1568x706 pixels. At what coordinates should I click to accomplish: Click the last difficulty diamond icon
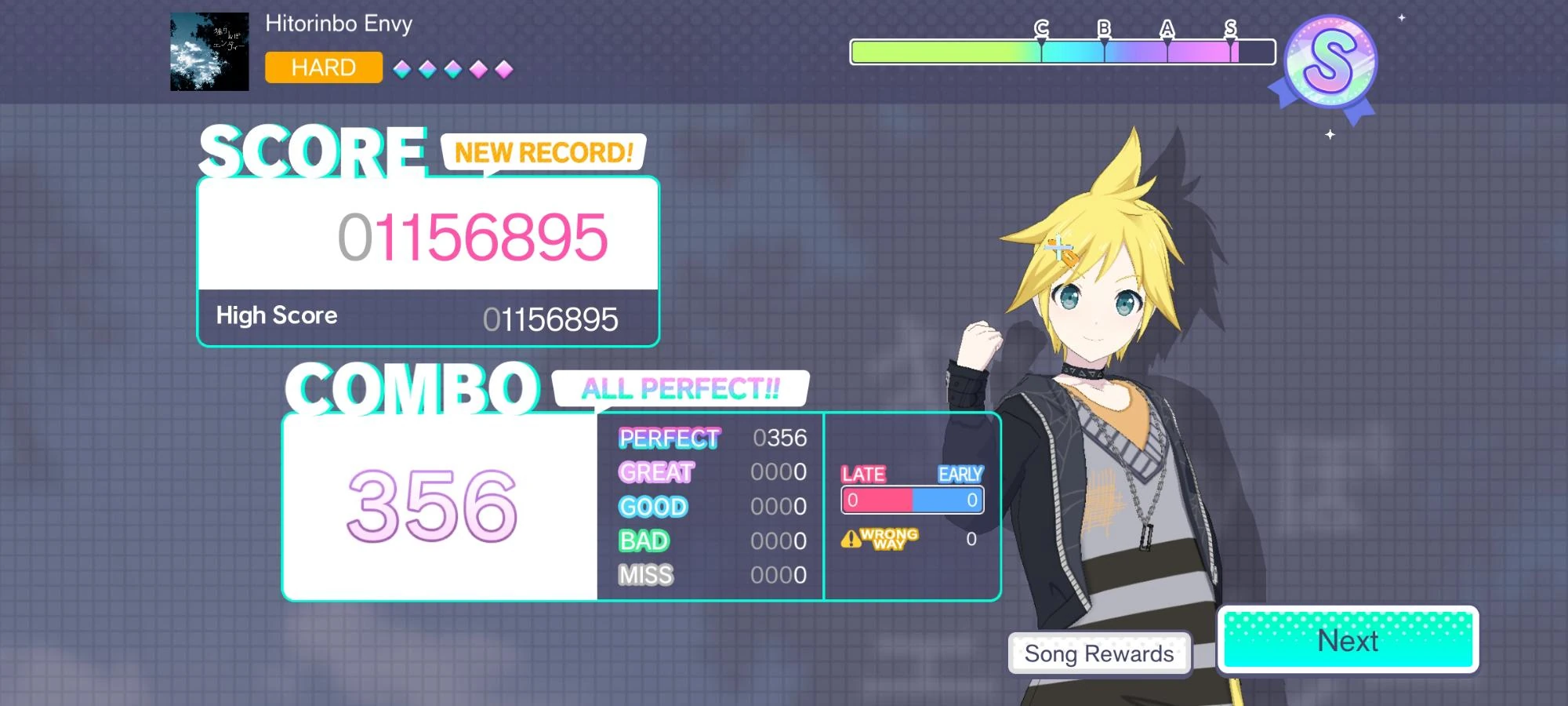504,69
